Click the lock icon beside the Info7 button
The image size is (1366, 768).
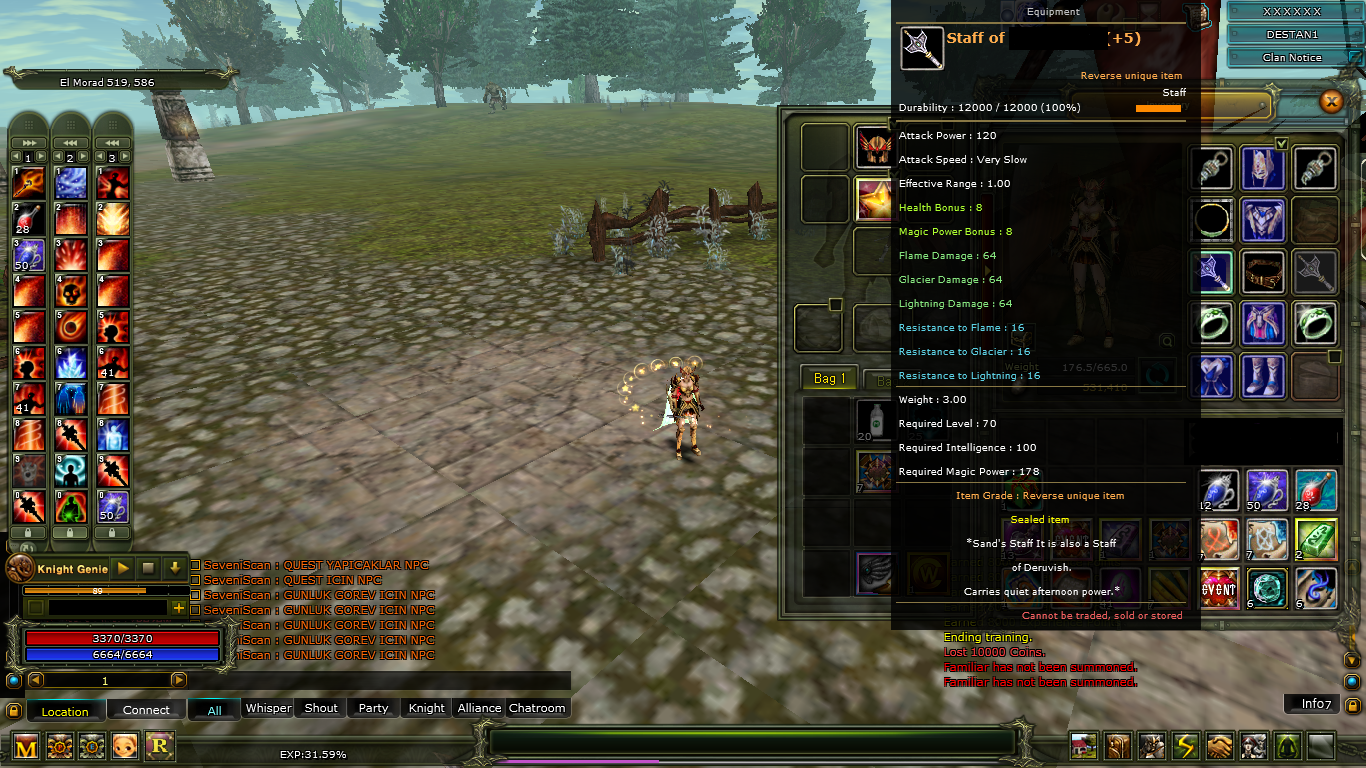click(x=1353, y=703)
